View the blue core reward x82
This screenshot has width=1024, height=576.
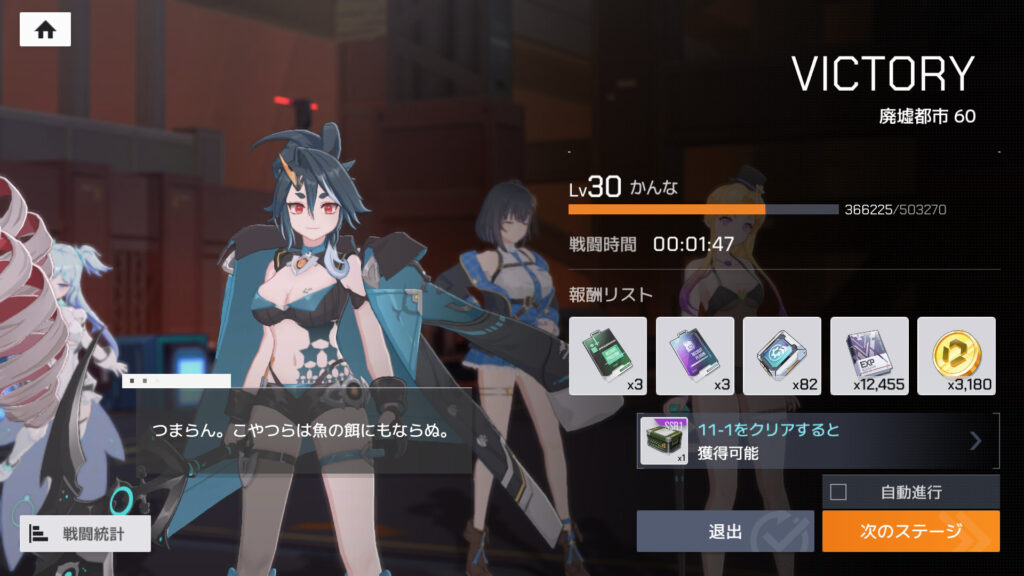click(x=782, y=356)
